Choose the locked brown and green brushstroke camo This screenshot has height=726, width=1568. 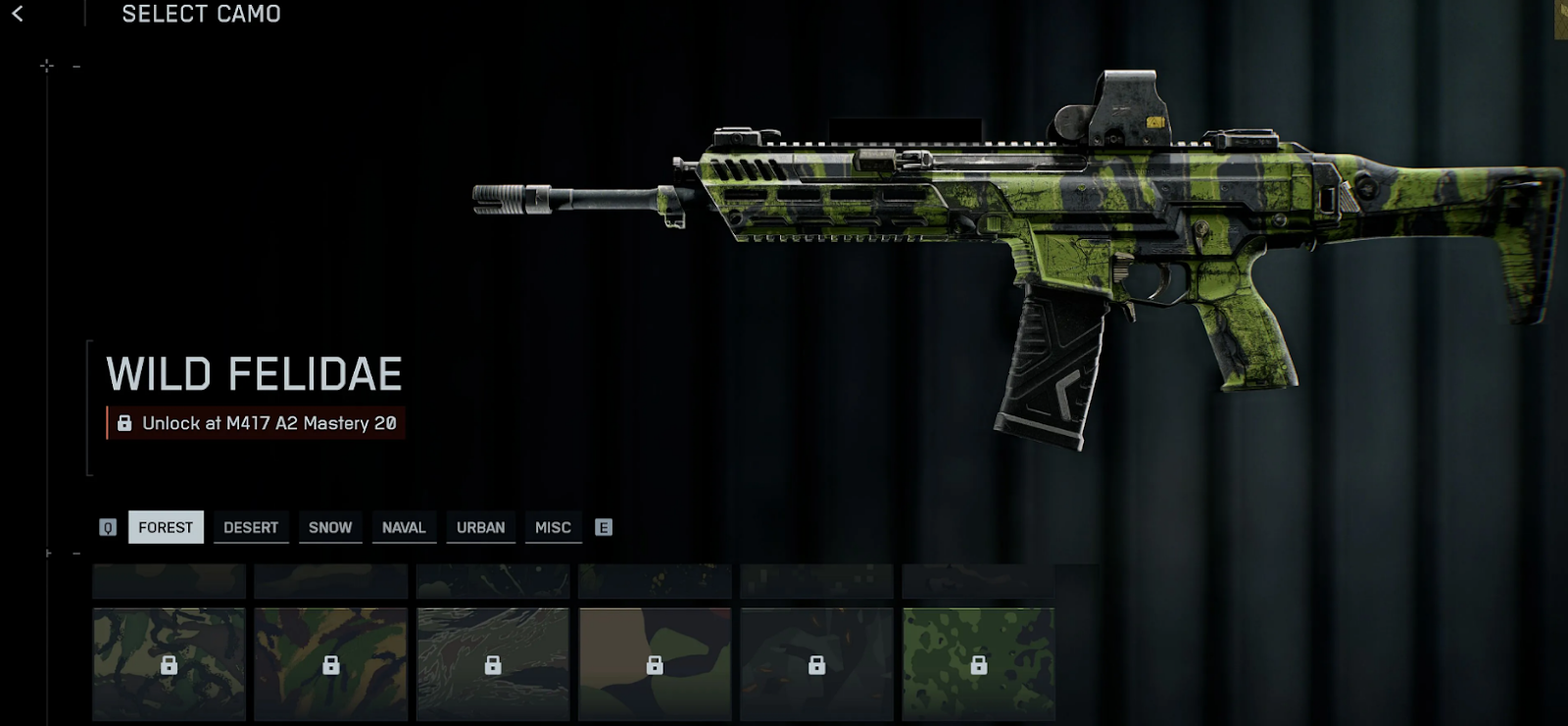coord(330,664)
